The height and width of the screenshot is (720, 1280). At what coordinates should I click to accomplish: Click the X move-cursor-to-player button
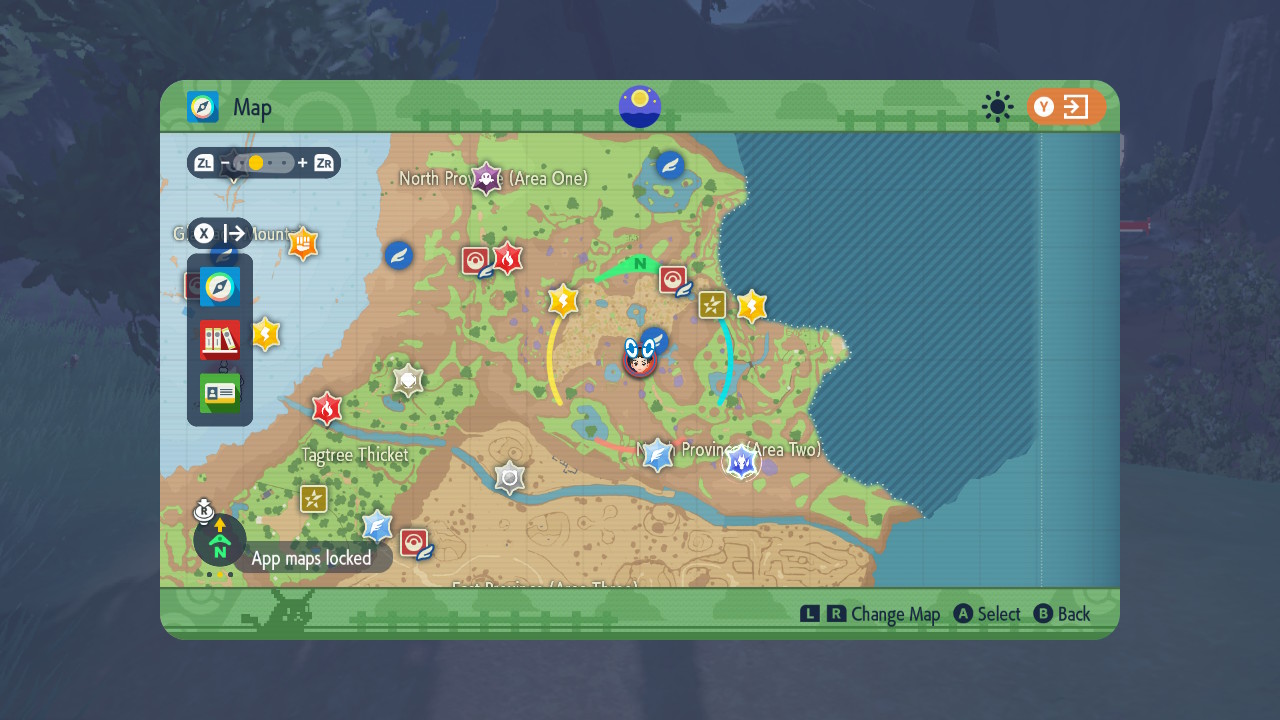click(x=205, y=233)
